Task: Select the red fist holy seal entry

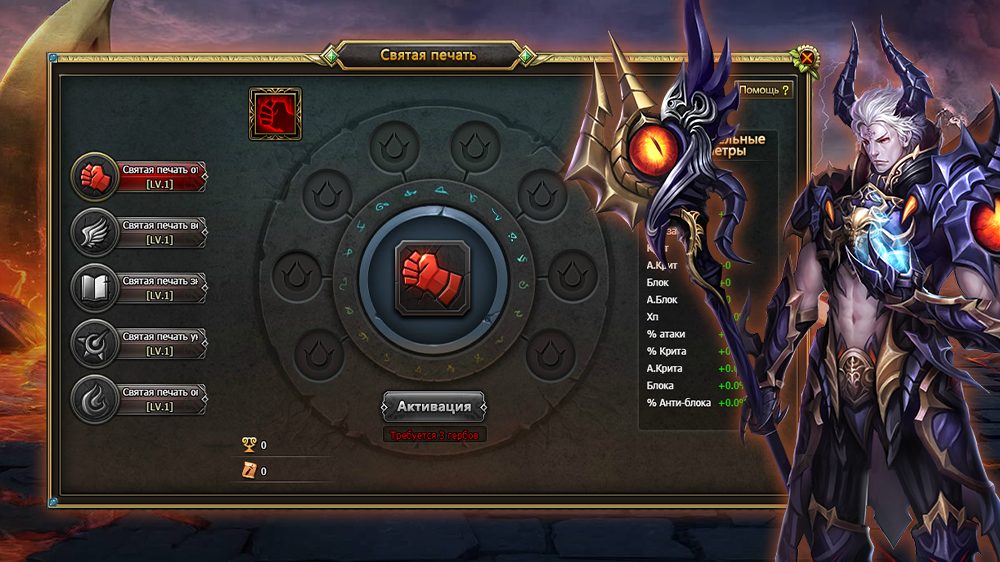Action: (x=140, y=177)
